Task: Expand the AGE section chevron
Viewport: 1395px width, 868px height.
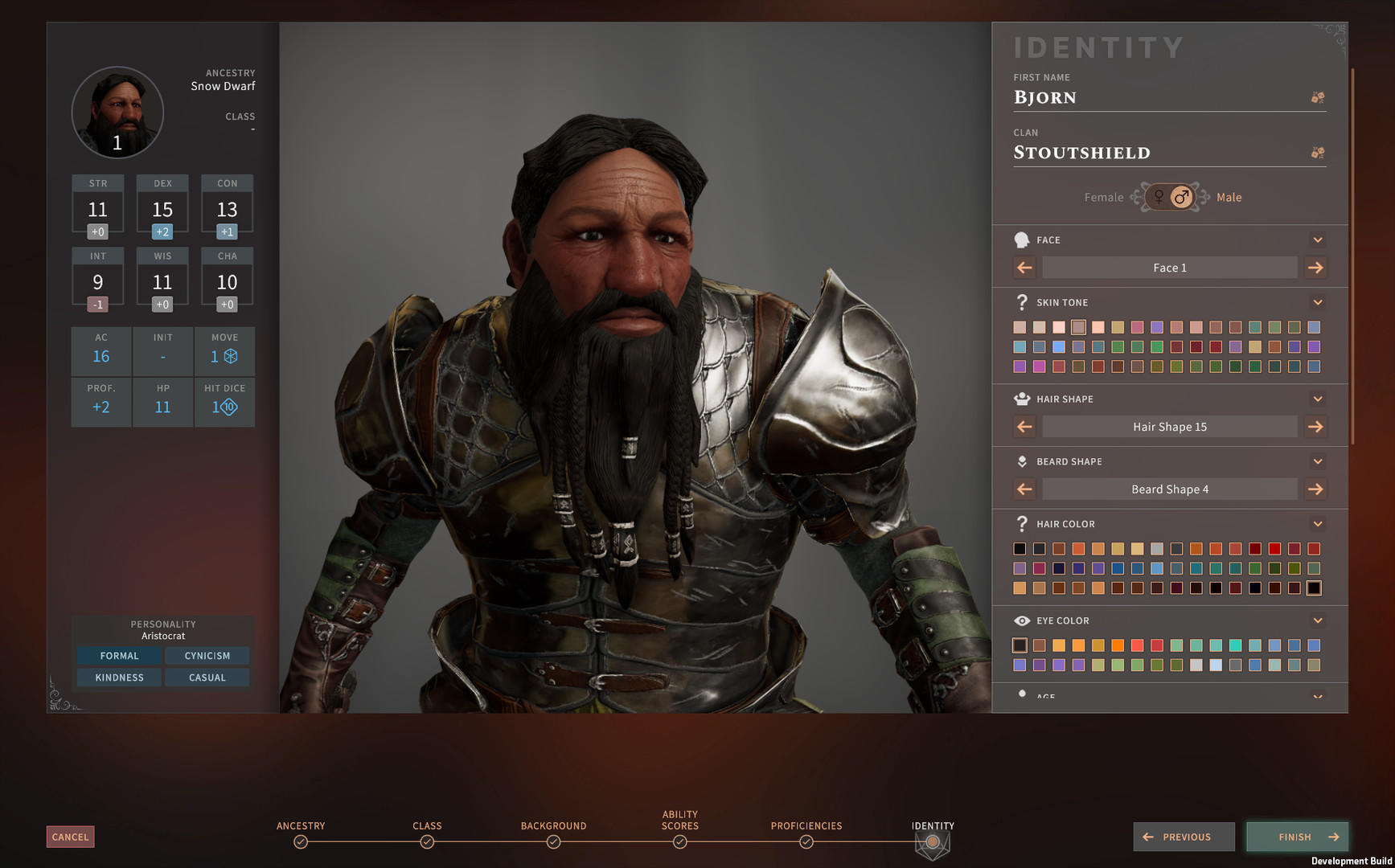Action: click(x=1318, y=696)
